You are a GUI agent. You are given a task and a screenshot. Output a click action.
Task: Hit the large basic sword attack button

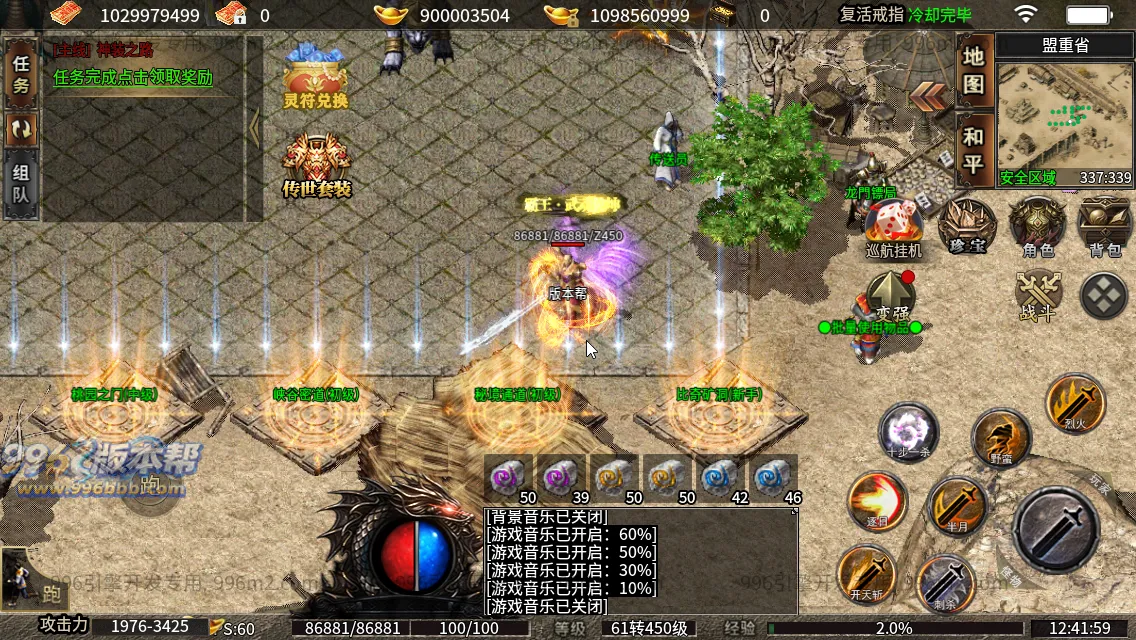pyautogui.click(x=1056, y=527)
